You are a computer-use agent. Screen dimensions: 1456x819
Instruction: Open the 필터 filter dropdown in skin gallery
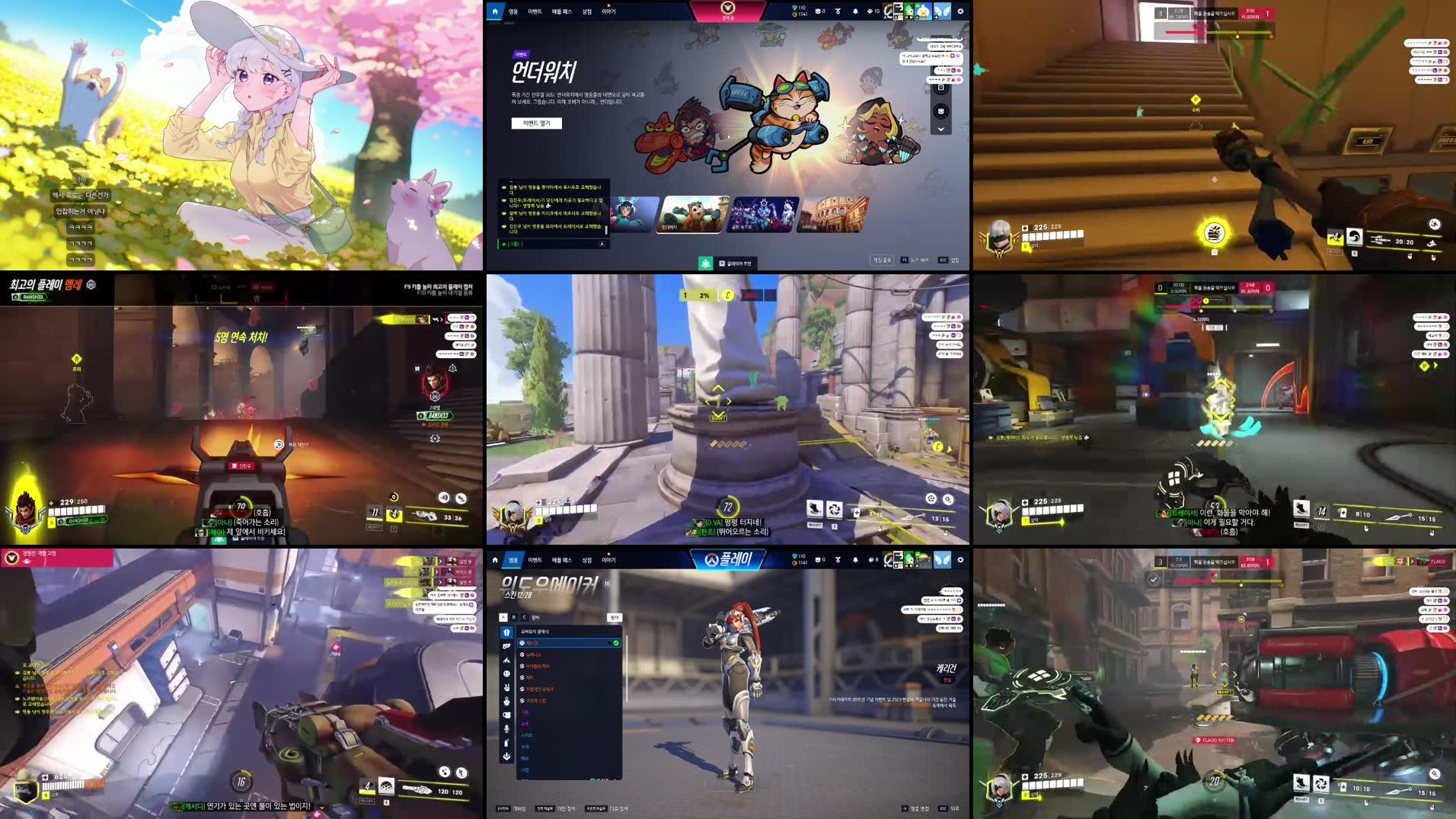pos(615,617)
